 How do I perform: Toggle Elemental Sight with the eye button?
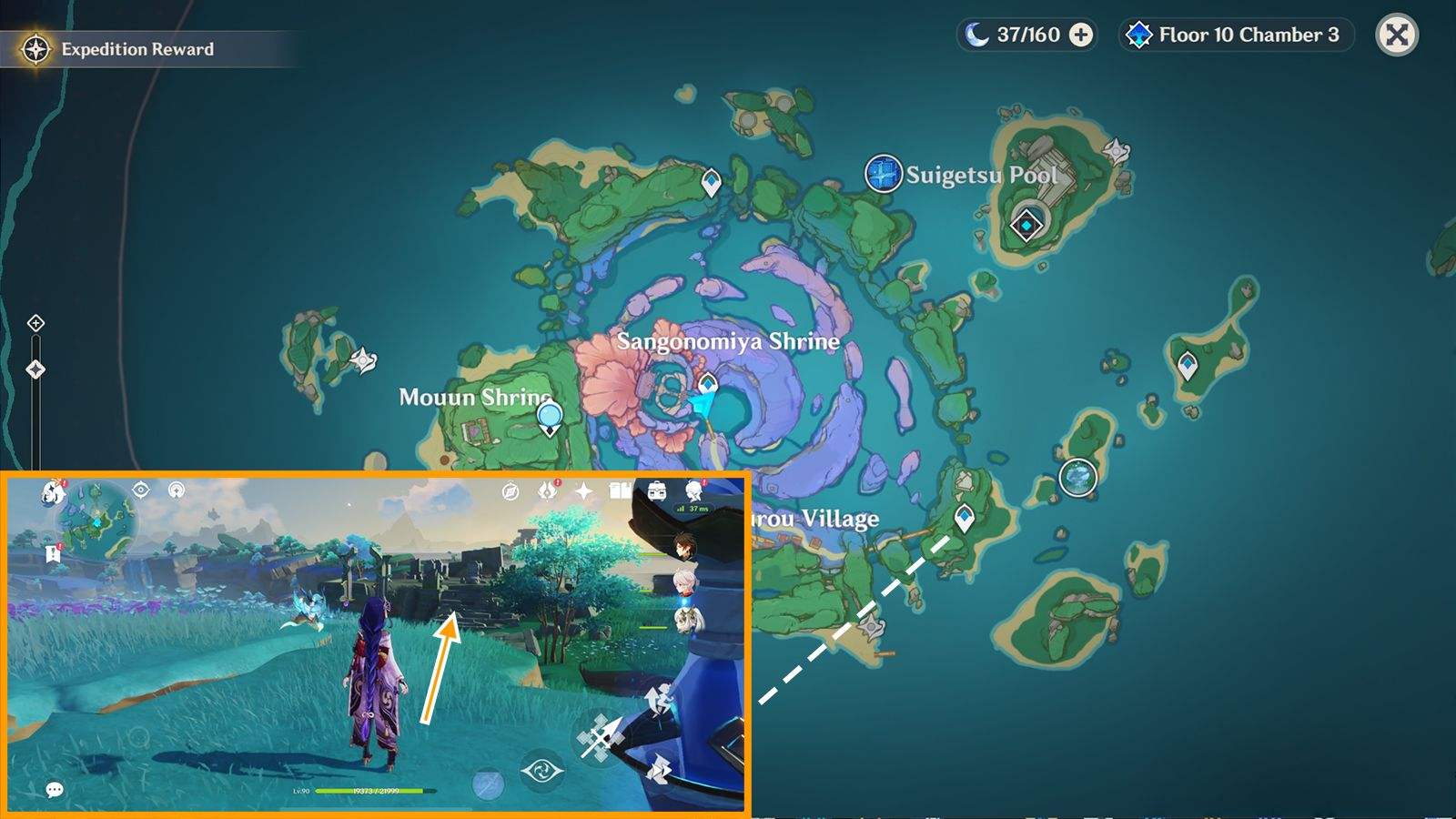[x=543, y=769]
